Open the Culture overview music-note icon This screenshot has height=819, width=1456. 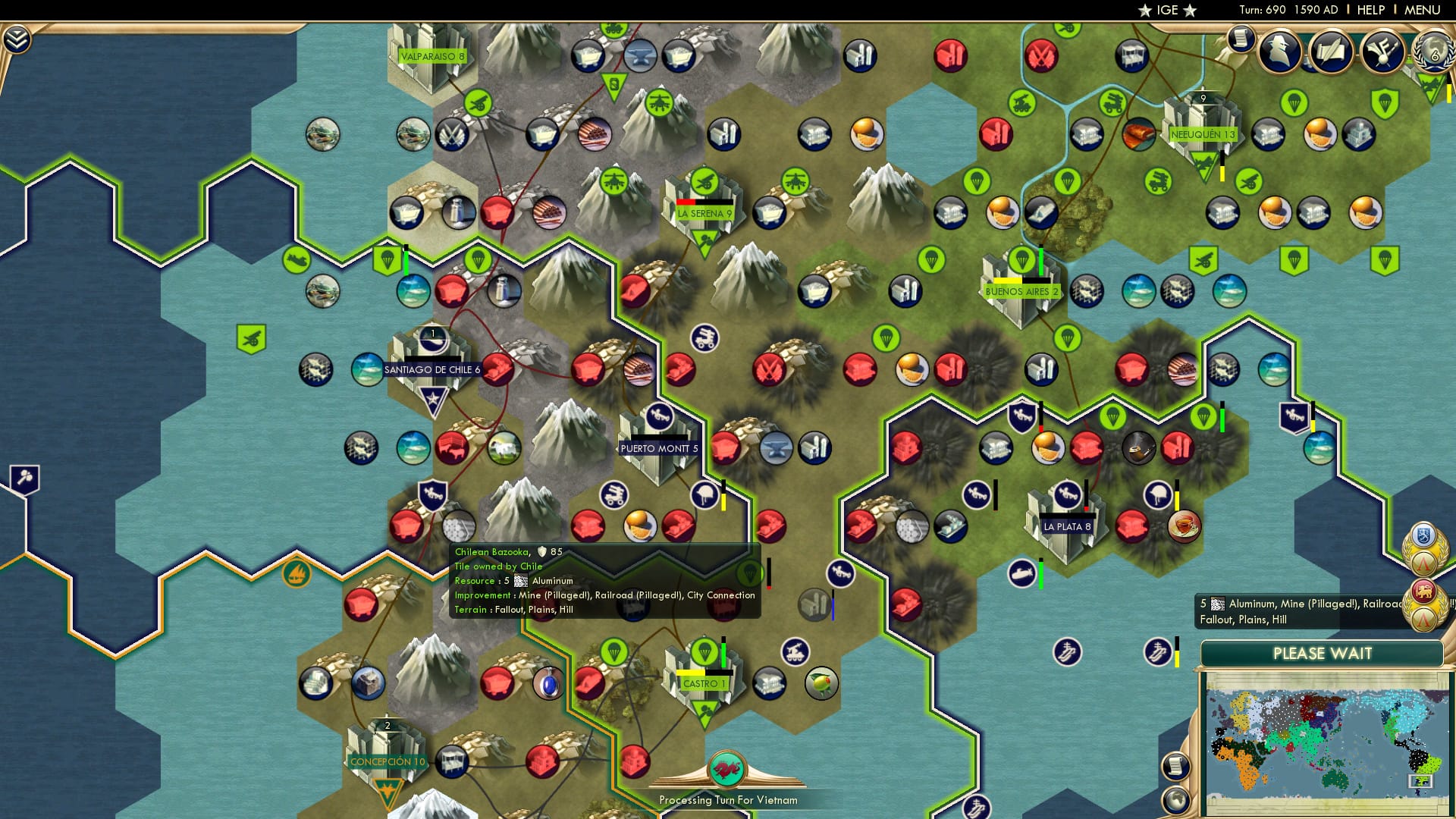pyautogui.click(x=1382, y=52)
